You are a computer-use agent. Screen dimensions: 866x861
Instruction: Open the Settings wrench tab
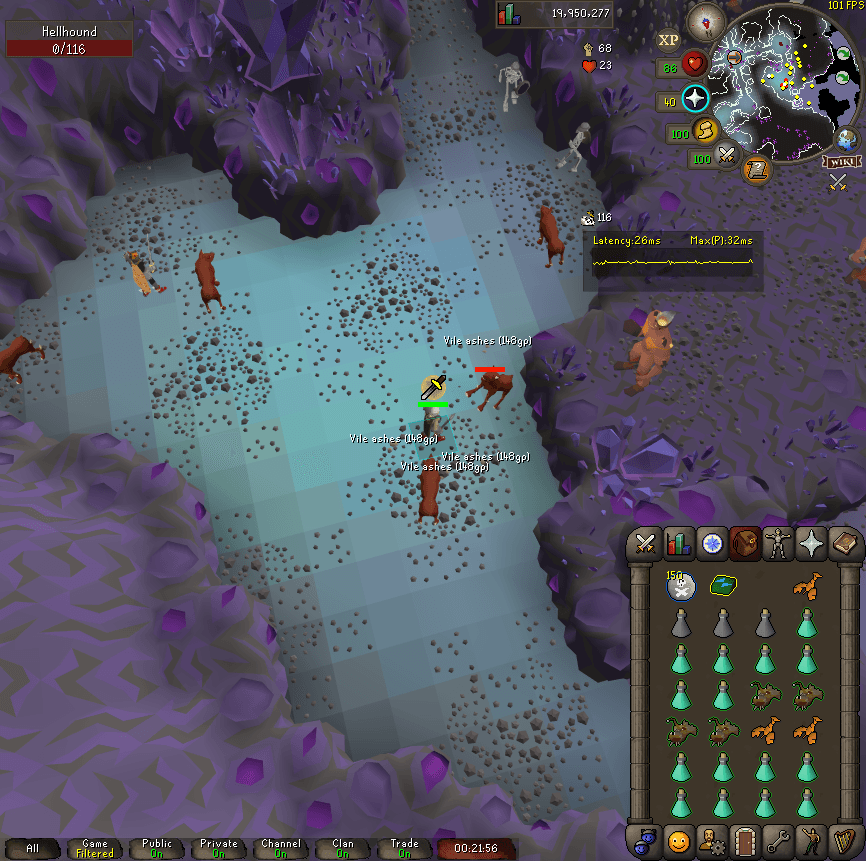779,840
